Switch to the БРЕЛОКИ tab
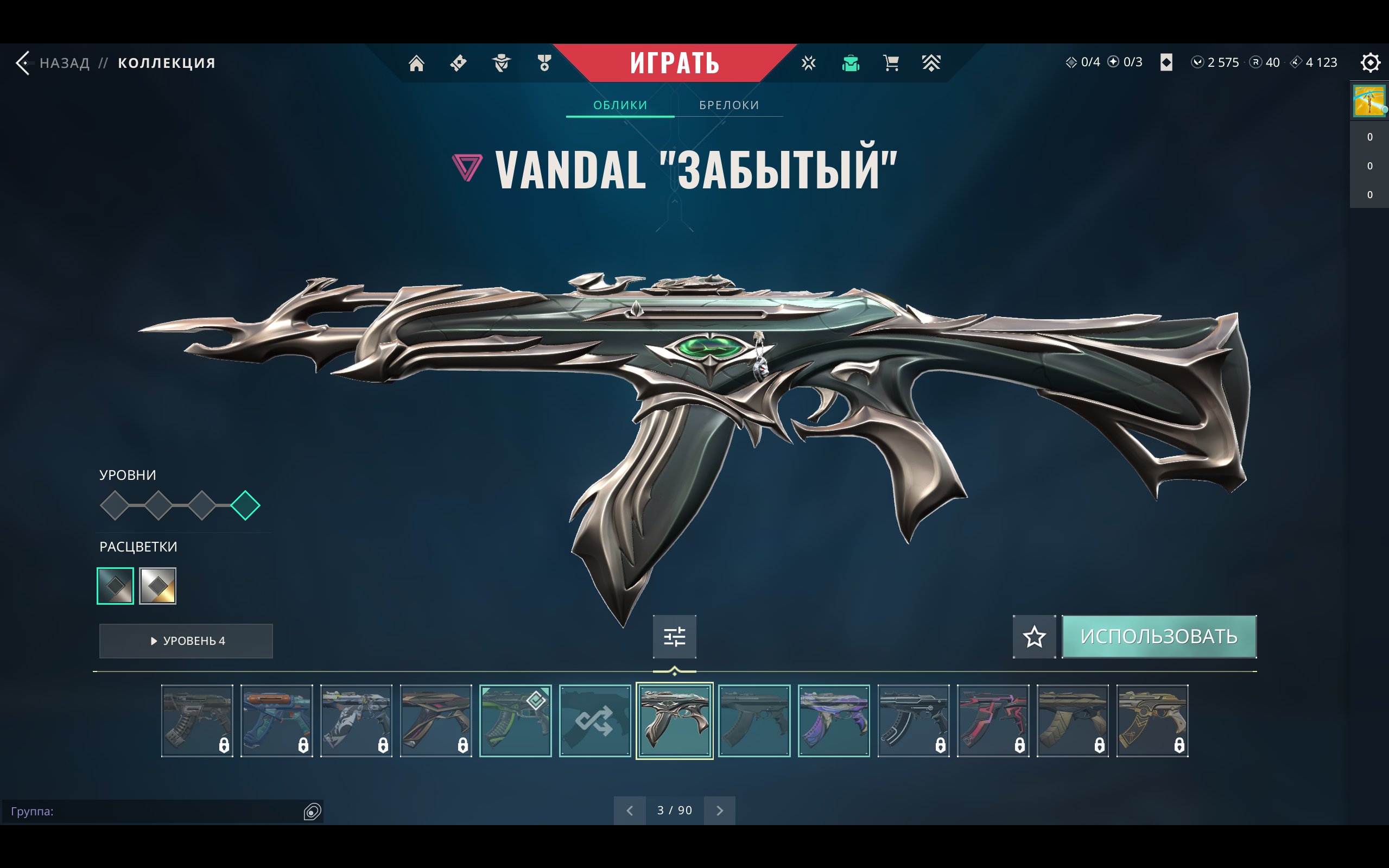Viewport: 1389px width, 868px height. click(729, 105)
